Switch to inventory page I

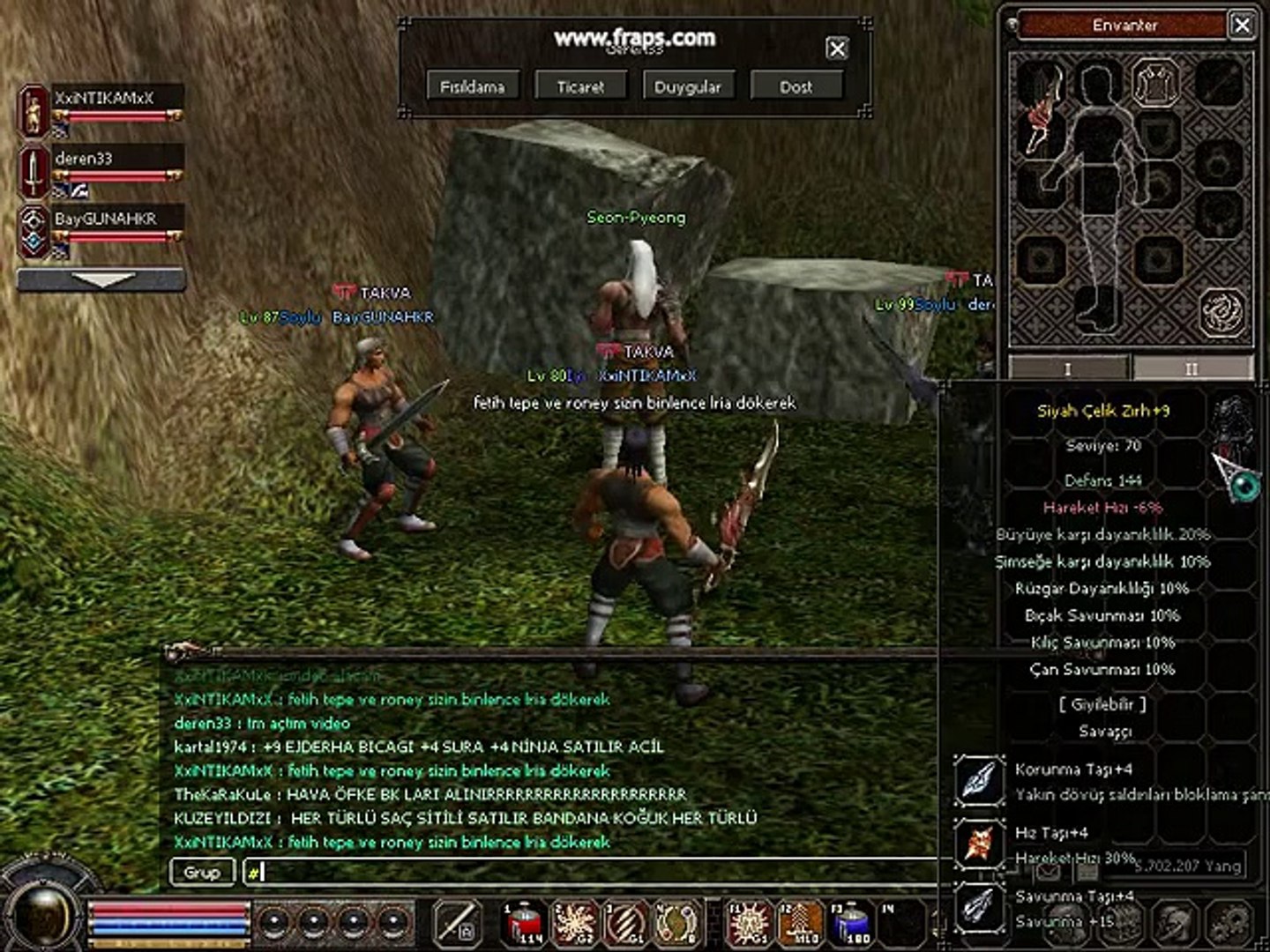pos(1068,368)
